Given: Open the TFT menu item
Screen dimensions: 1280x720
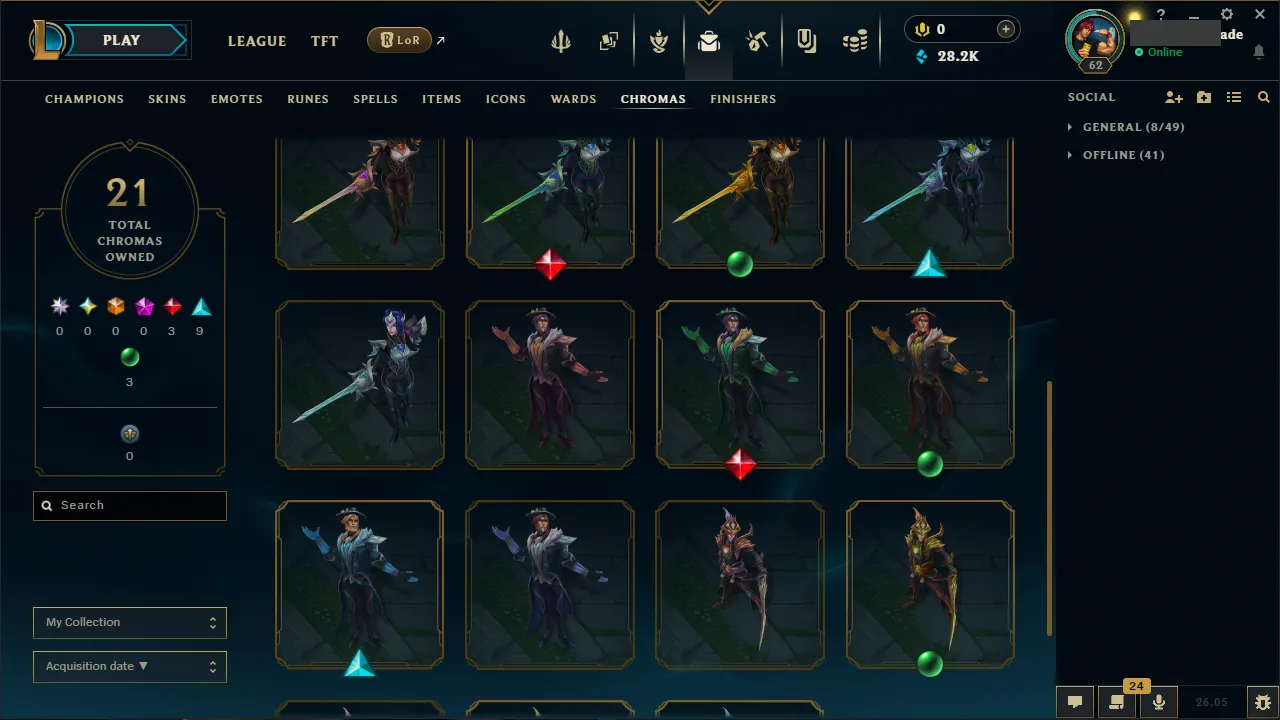Looking at the screenshot, I should coord(324,41).
